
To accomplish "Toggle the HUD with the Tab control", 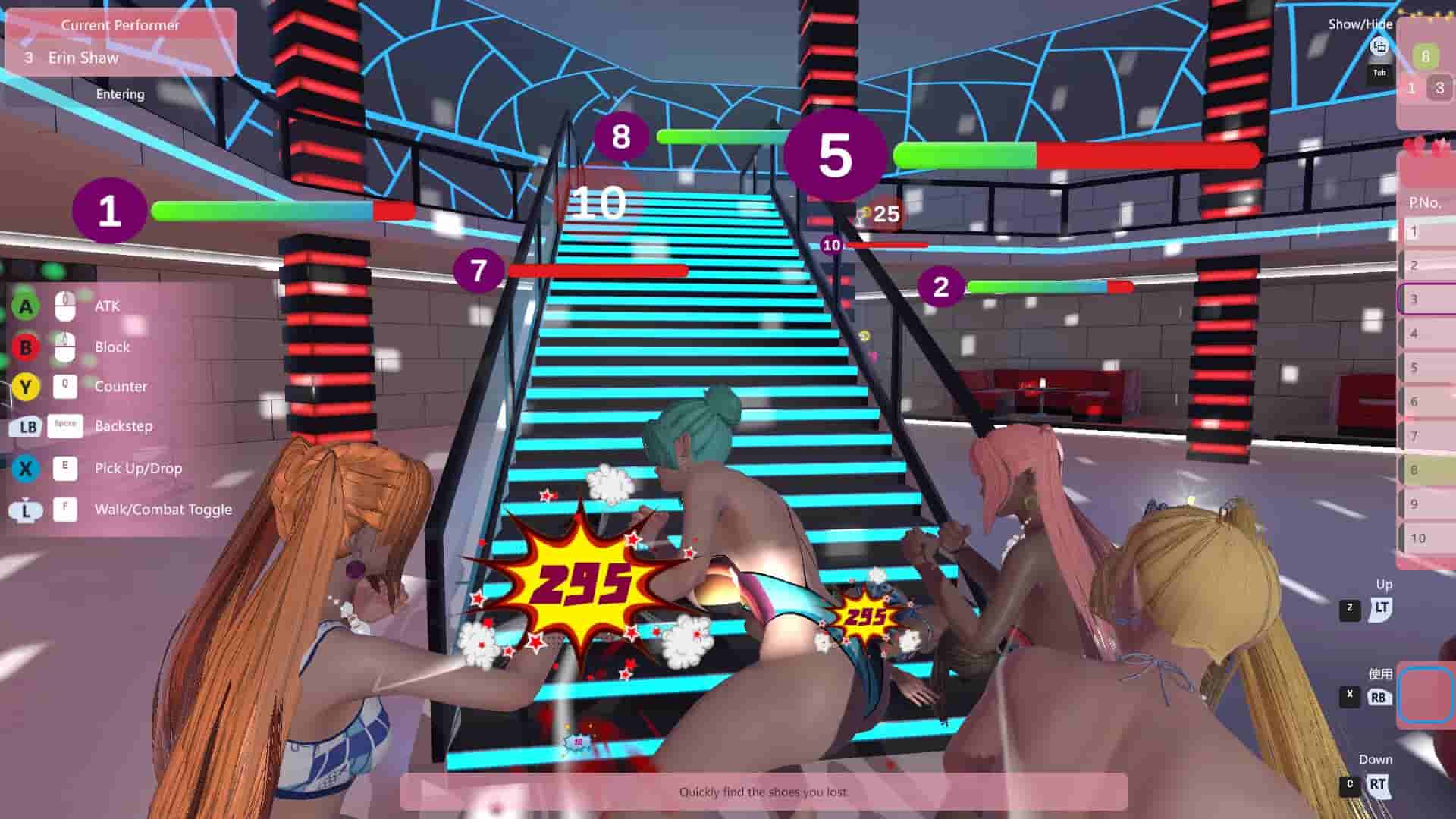I will (x=1380, y=73).
